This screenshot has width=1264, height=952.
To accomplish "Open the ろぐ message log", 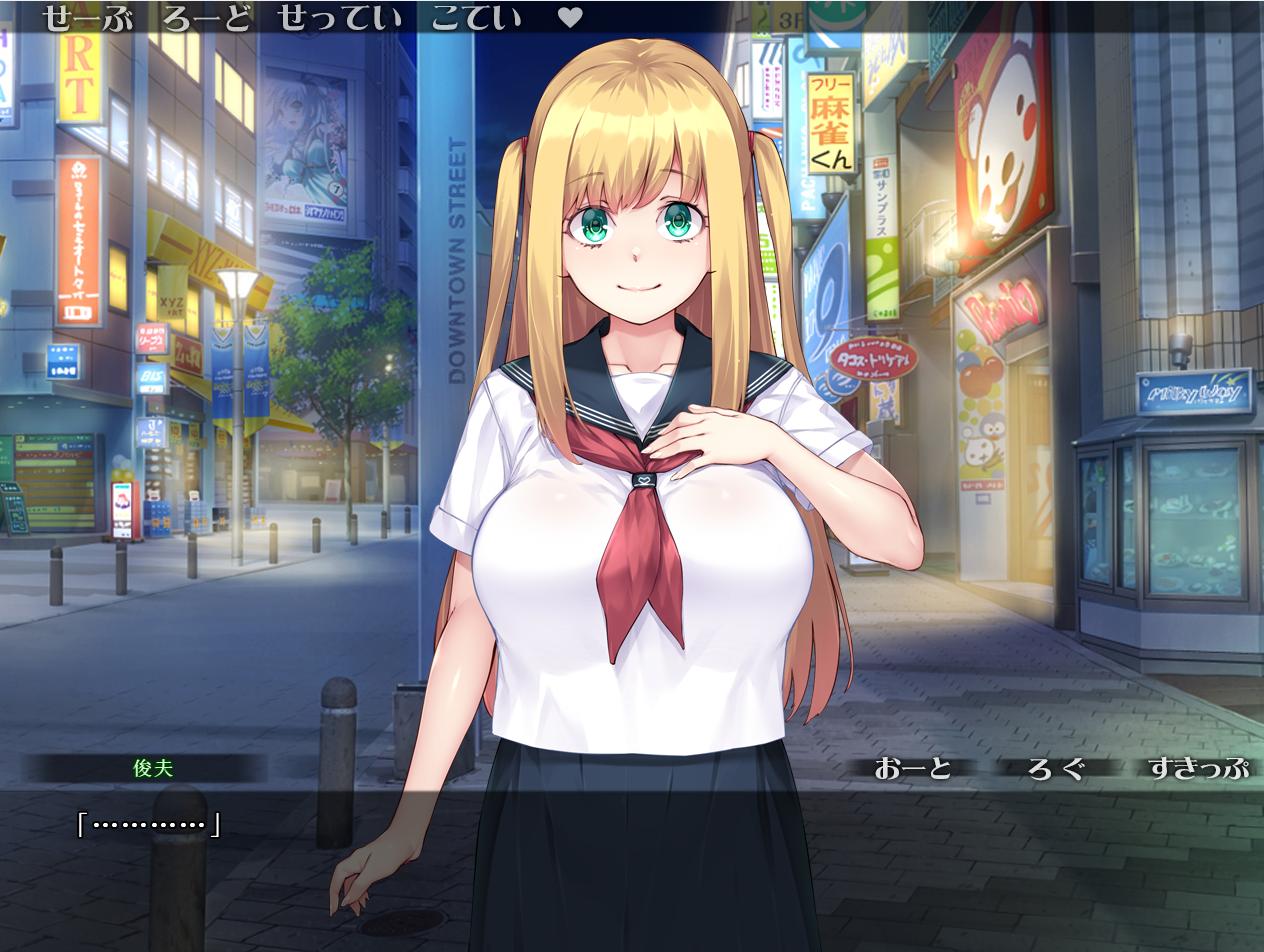I will (x=1056, y=768).
